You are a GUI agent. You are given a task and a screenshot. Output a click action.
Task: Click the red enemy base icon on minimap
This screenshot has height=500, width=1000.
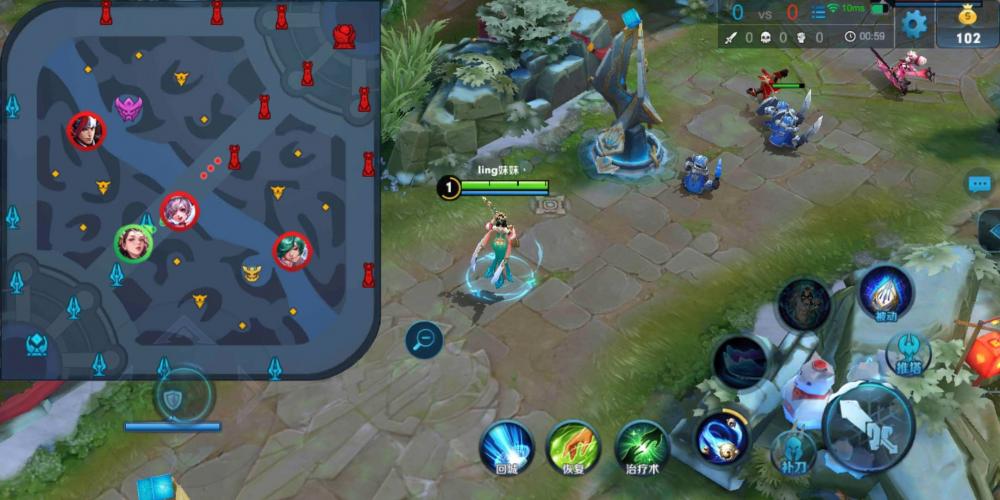[344, 37]
